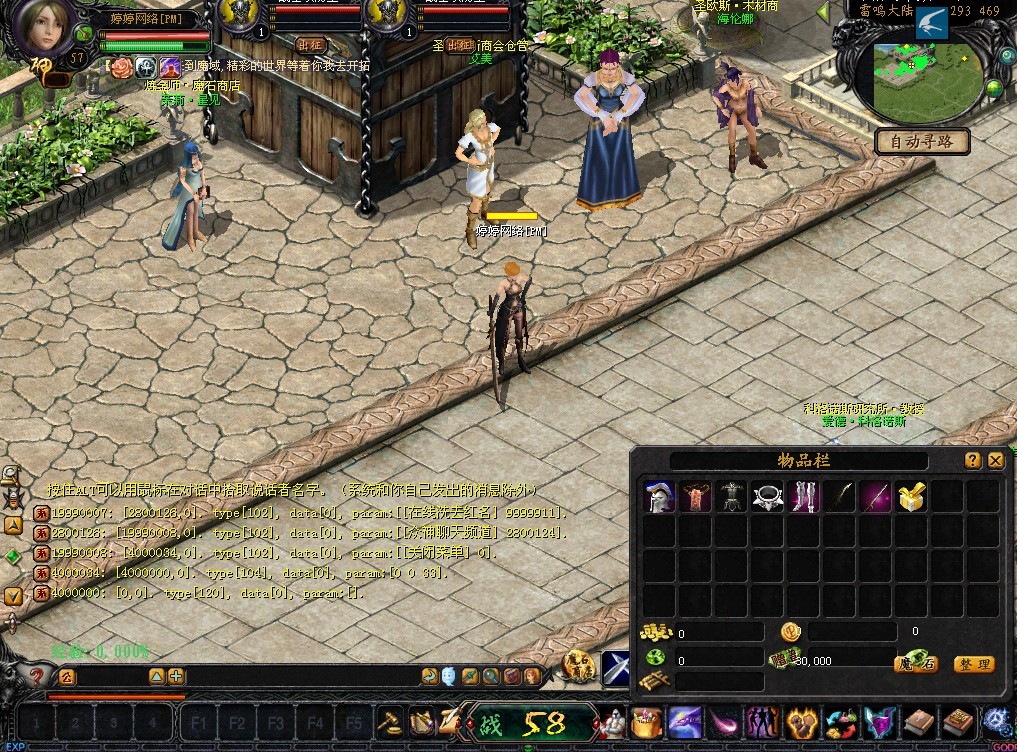Select the silver boots item
Viewport: 1017px width, 752px height.
click(804, 497)
